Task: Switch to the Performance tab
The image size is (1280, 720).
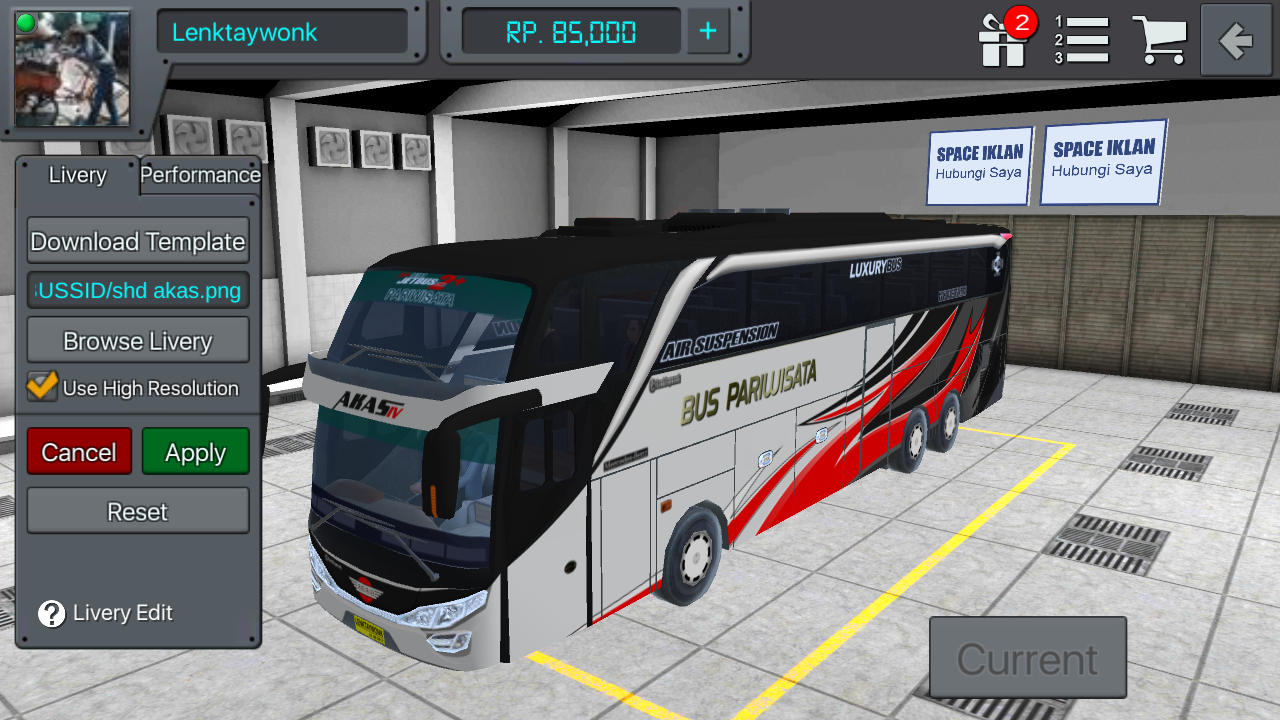Action: click(x=200, y=175)
